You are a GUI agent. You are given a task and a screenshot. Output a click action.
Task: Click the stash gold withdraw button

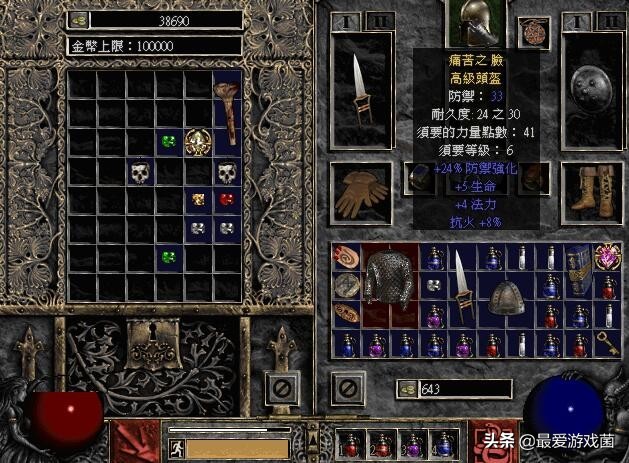click(77, 20)
